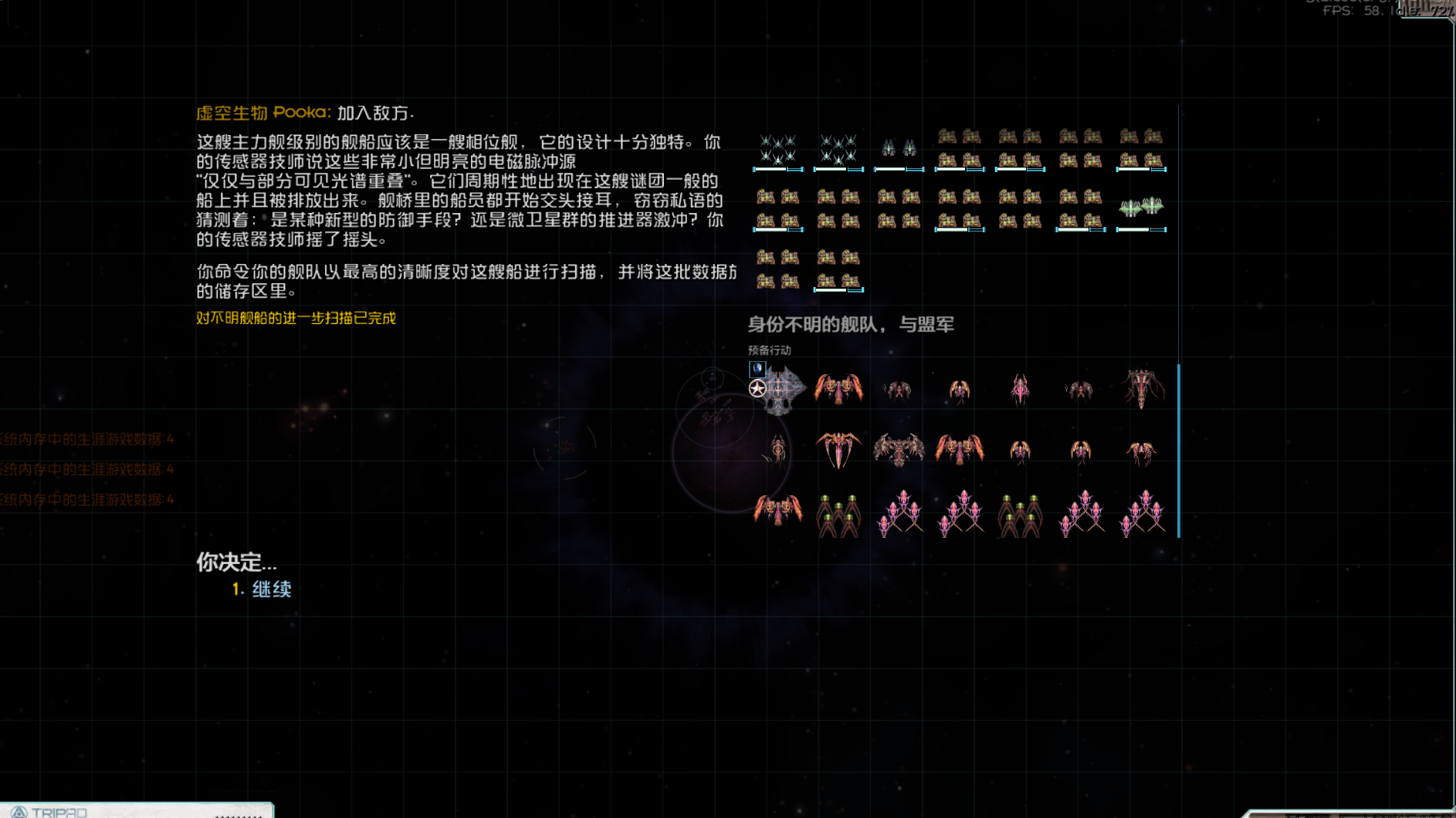Click a white fighter wing icon in enemy fleet
1456x818 pixels.
pyautogui.click(x=779, y=150)
